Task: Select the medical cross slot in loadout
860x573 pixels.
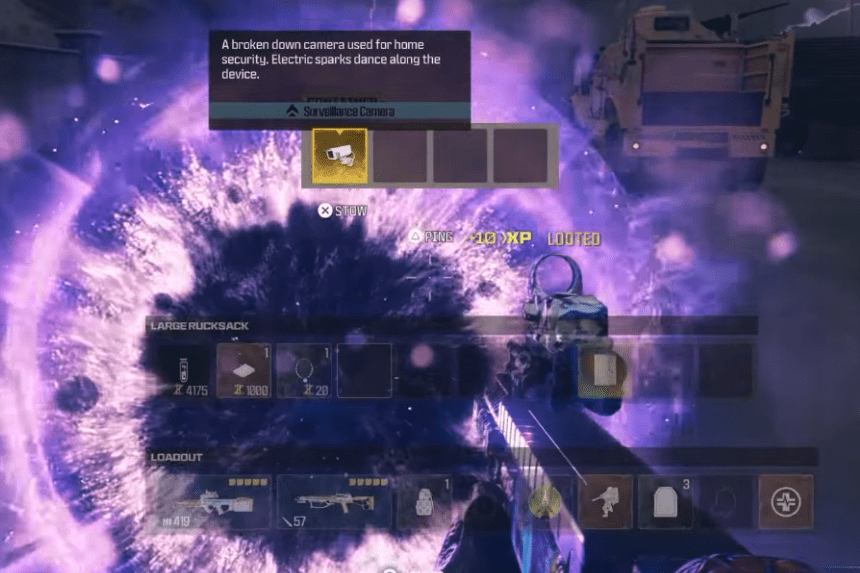Action: (785, 501)
